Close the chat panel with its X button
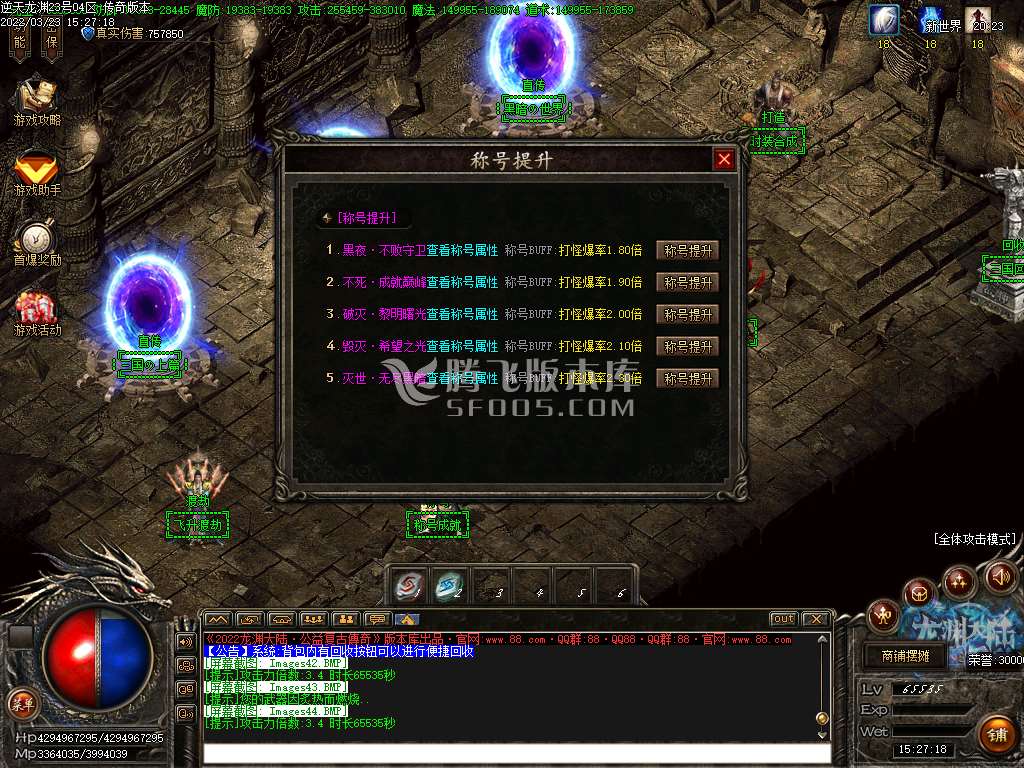 [x=816, y=619]
